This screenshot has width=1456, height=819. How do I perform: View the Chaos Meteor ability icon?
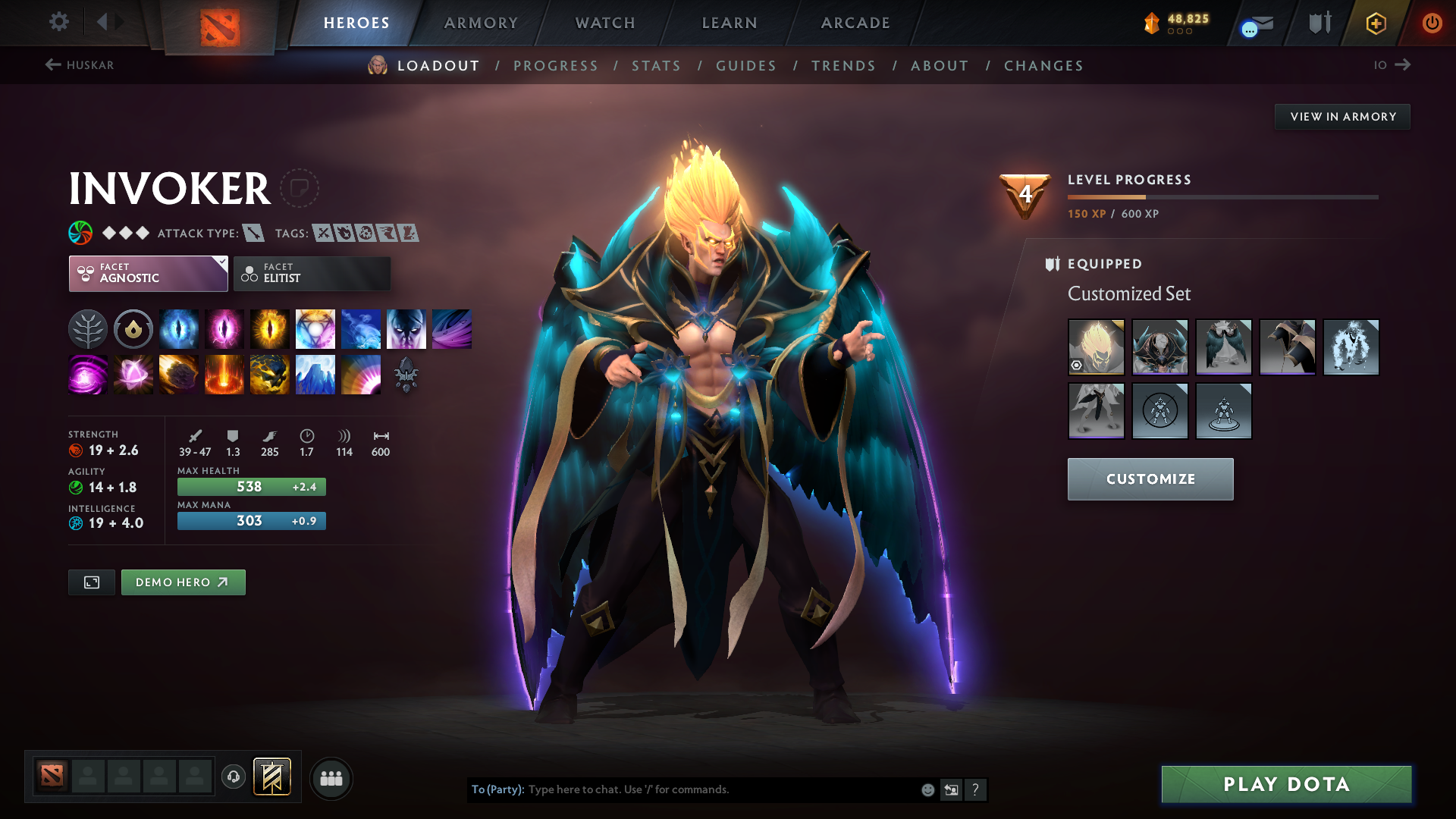(x=179, y=374)
